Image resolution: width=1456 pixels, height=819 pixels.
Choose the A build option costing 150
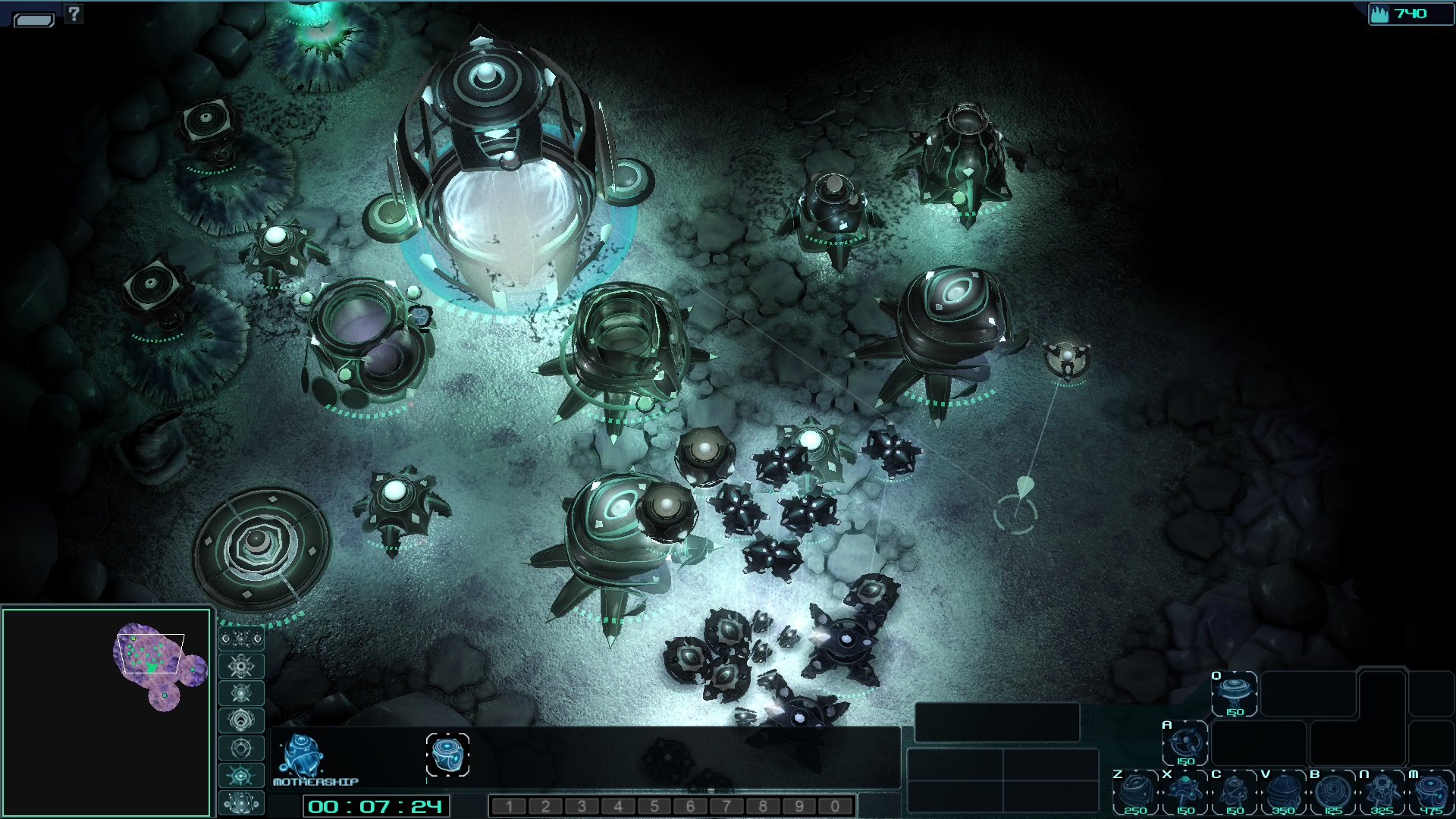click(1185, 742)
